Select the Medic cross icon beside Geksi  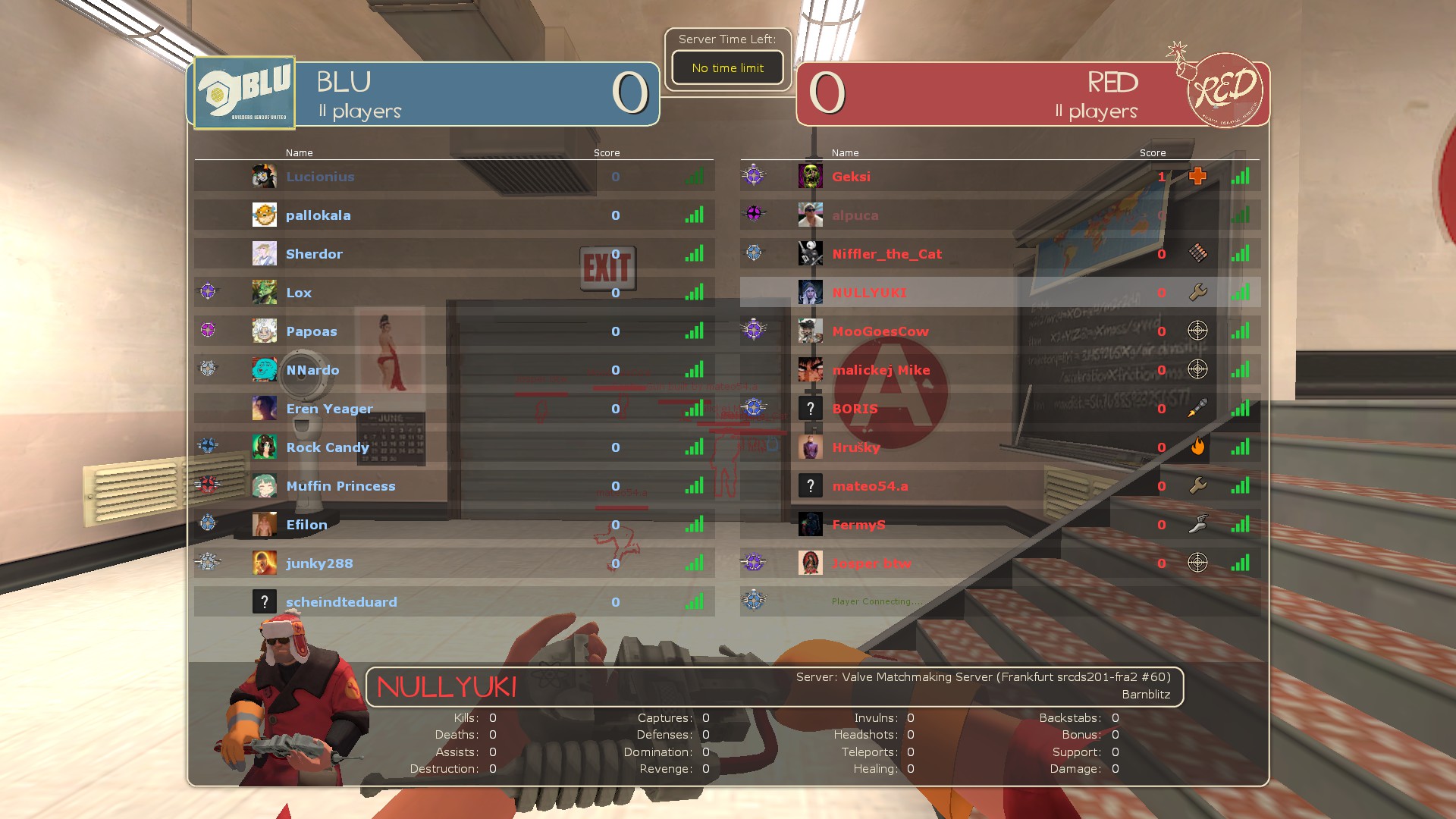(x=1198, y=176)
